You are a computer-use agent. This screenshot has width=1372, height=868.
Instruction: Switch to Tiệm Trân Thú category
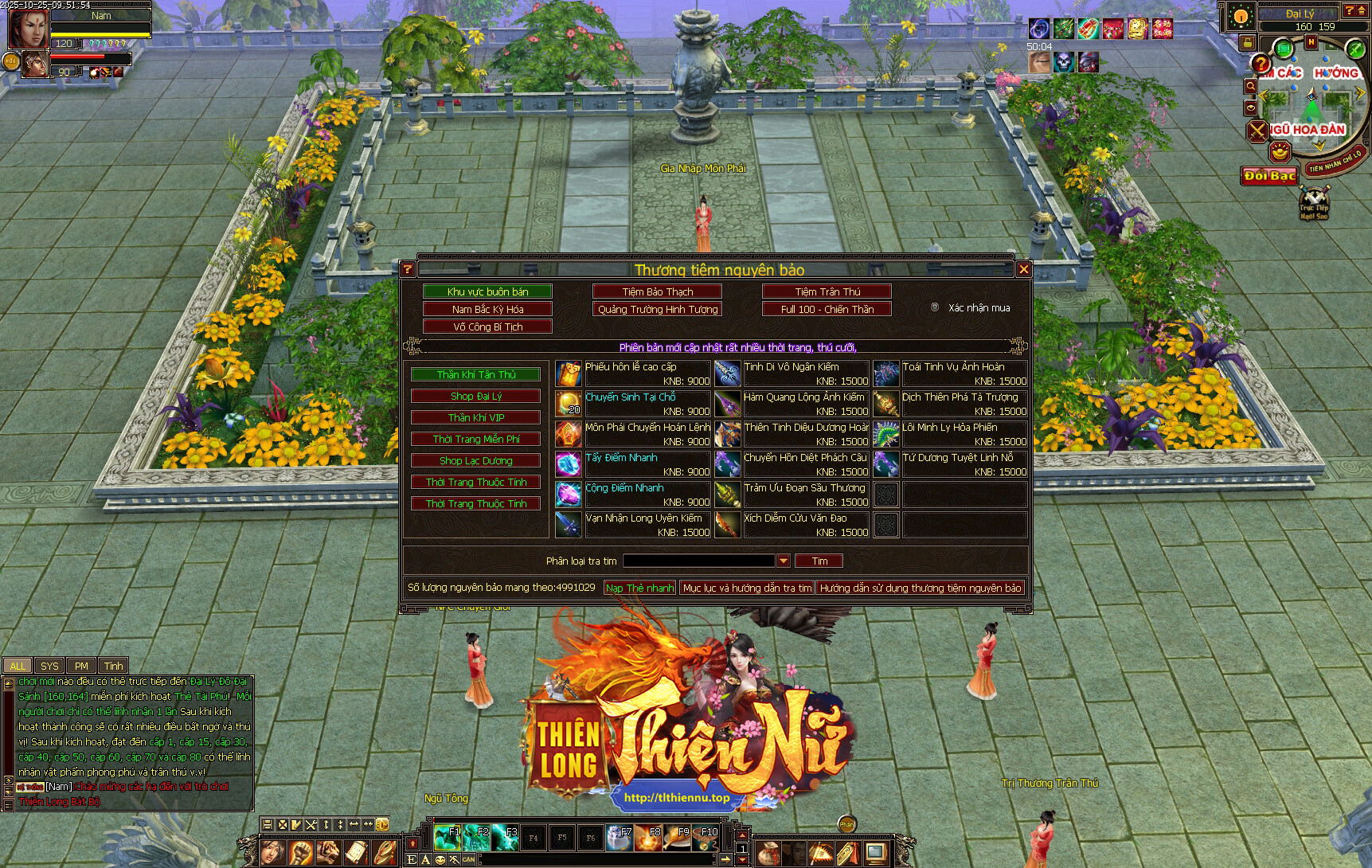pyautogui.click(x=827, y=291)
